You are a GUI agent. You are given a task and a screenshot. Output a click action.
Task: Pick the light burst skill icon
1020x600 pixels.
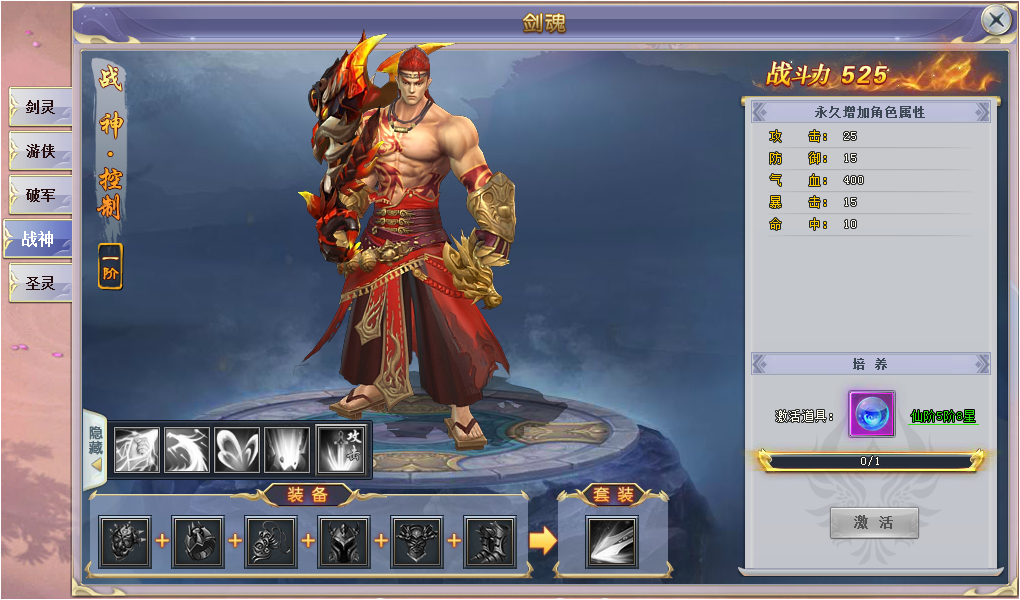pos(287,450)
